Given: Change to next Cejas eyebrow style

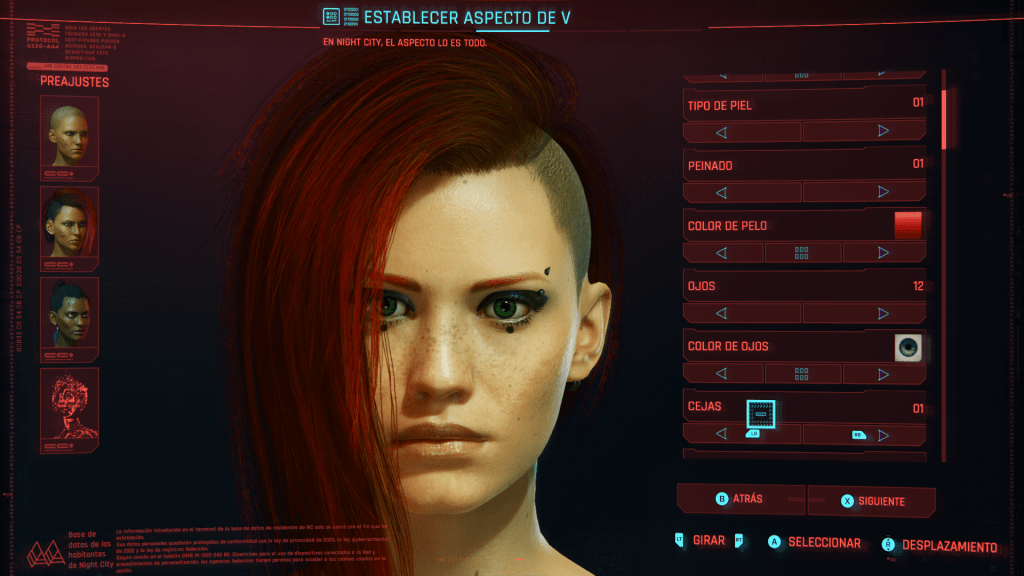Looking at the screenshot, I should [882, 435].
